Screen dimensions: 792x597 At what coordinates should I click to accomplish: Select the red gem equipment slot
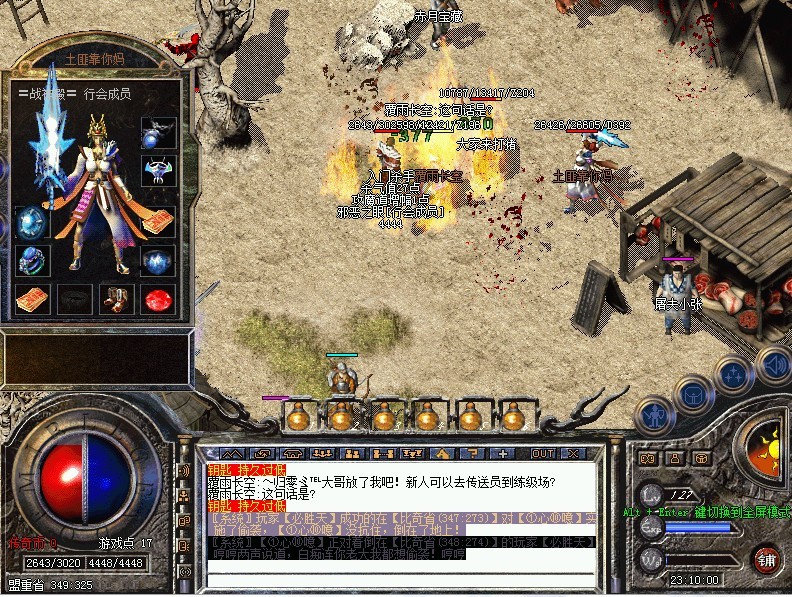coord(158,297)
